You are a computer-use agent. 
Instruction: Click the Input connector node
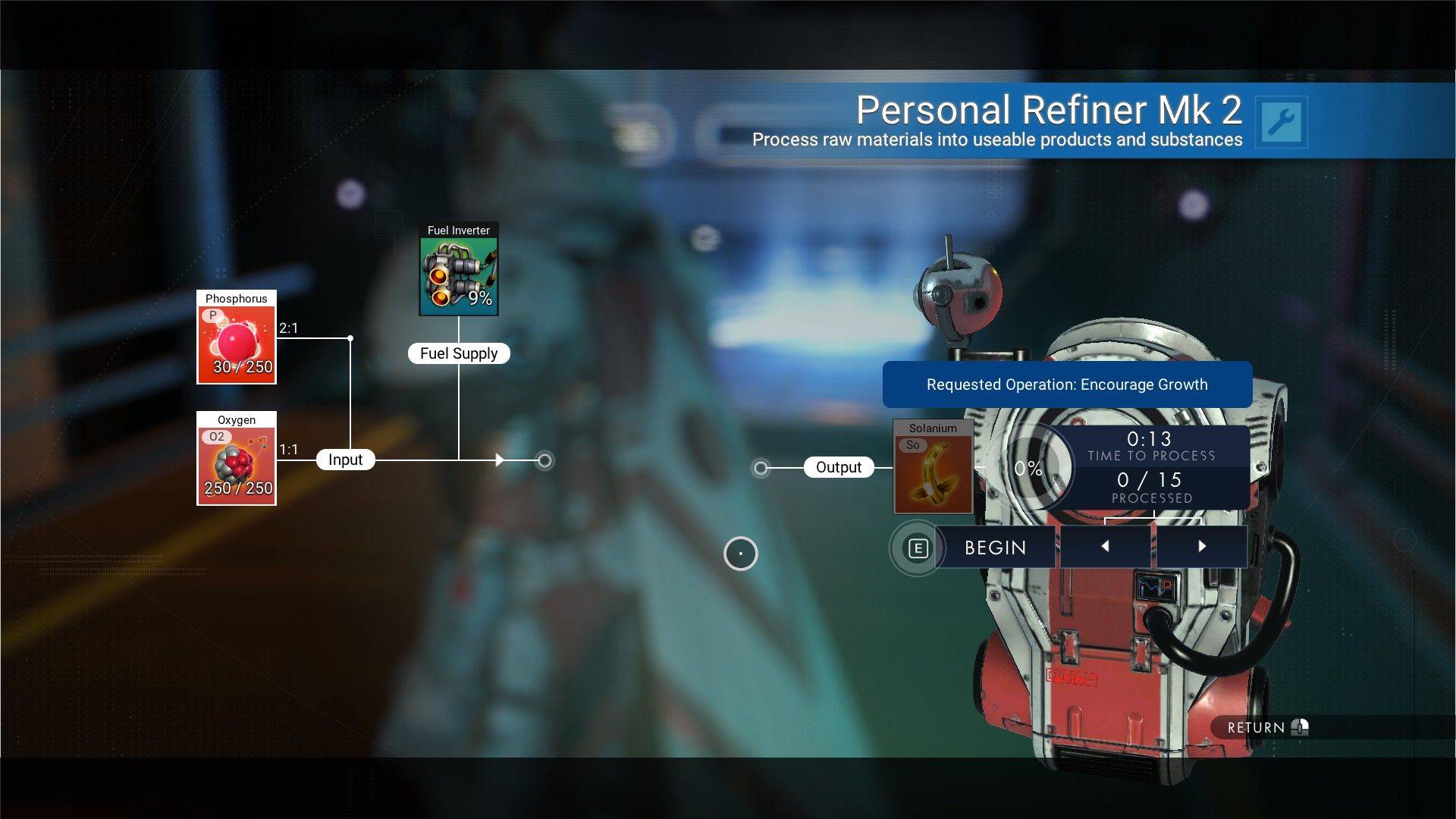pyautogui.click(x=346, y=459)
